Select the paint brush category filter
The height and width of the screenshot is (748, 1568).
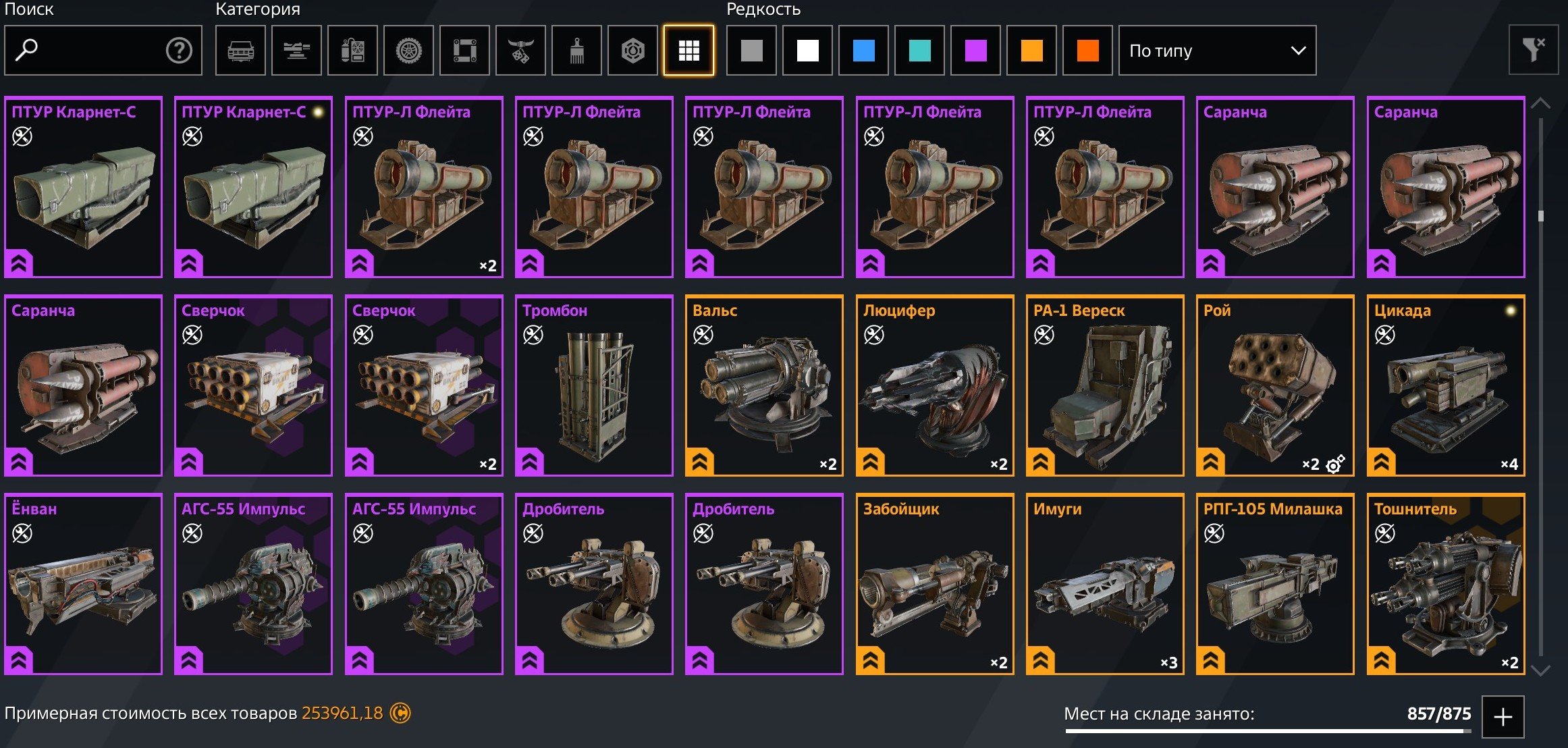pos(576,51)
